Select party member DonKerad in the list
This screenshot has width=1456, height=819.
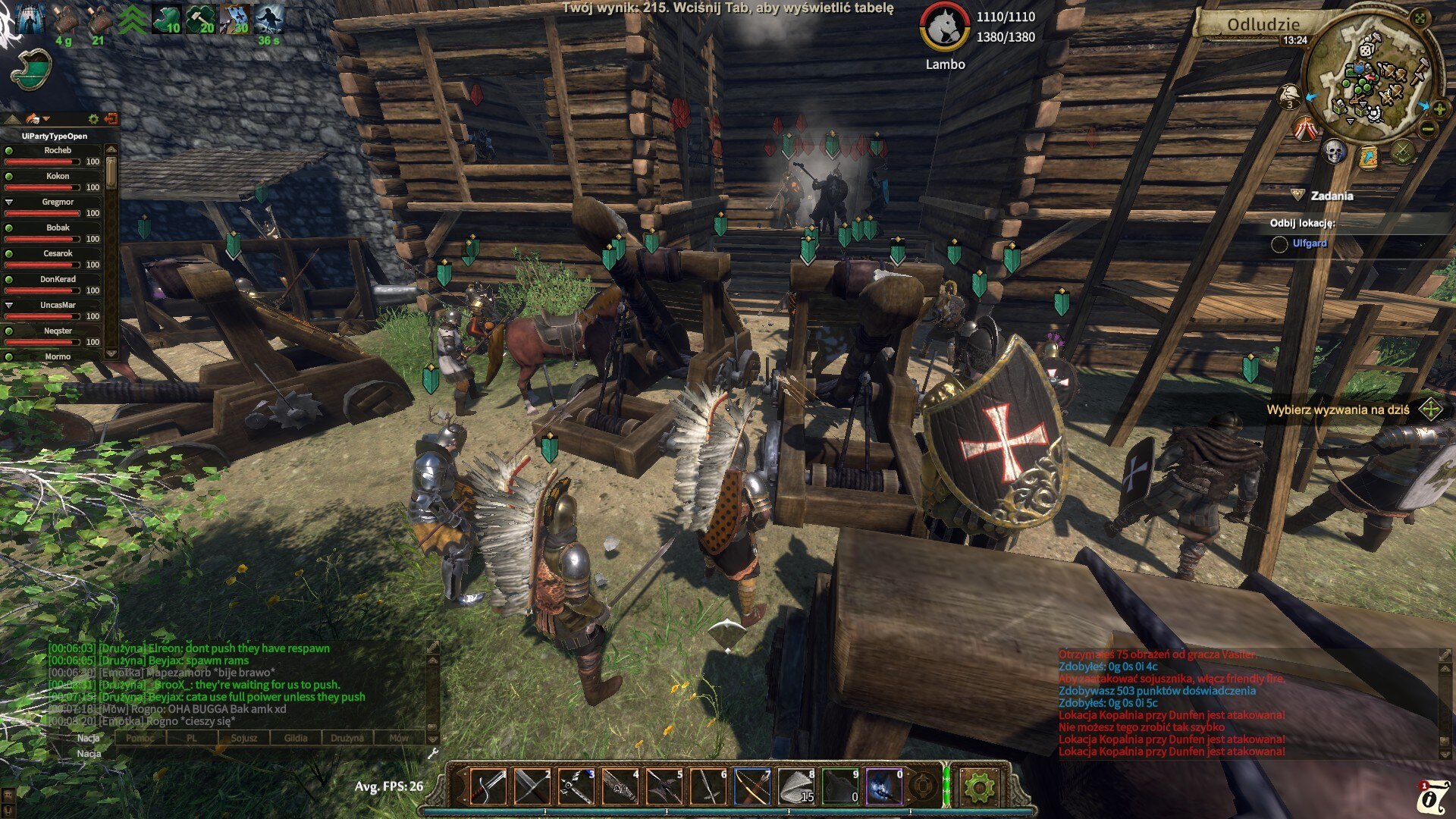coord(58,280)
